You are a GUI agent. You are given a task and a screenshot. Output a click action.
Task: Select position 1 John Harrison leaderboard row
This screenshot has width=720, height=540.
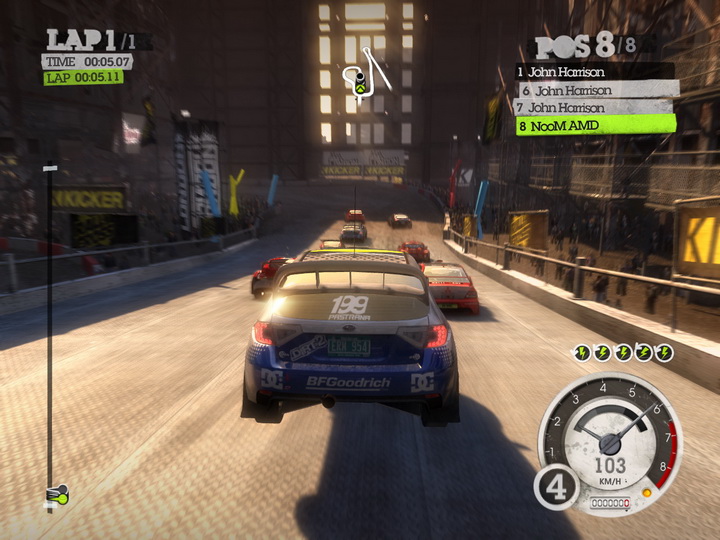point(594,71)
